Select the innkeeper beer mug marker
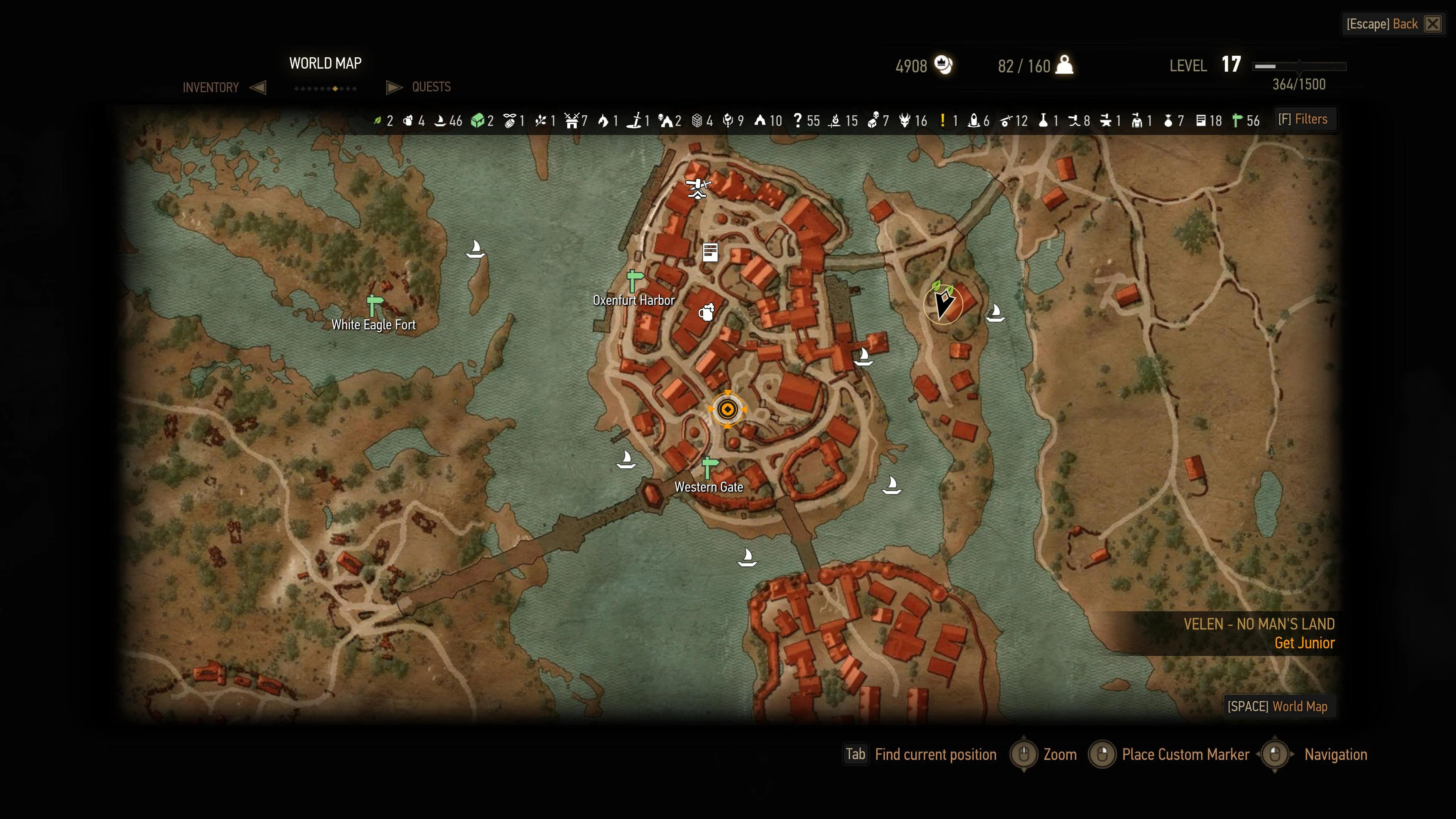This screenshot has width=1456, height=819. point(706,312)
